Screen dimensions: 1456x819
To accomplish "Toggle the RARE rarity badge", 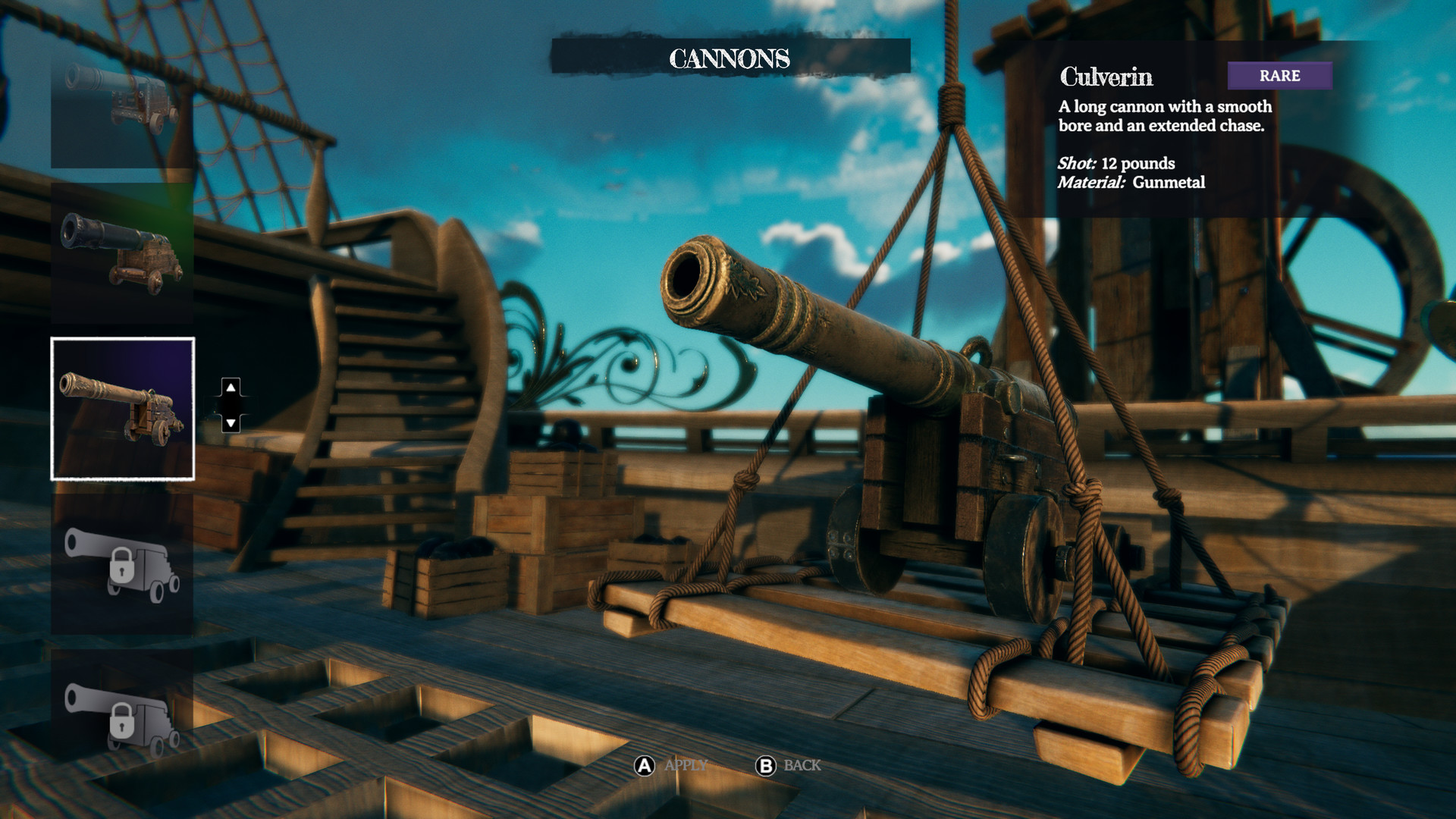I will pos(1279,75).
